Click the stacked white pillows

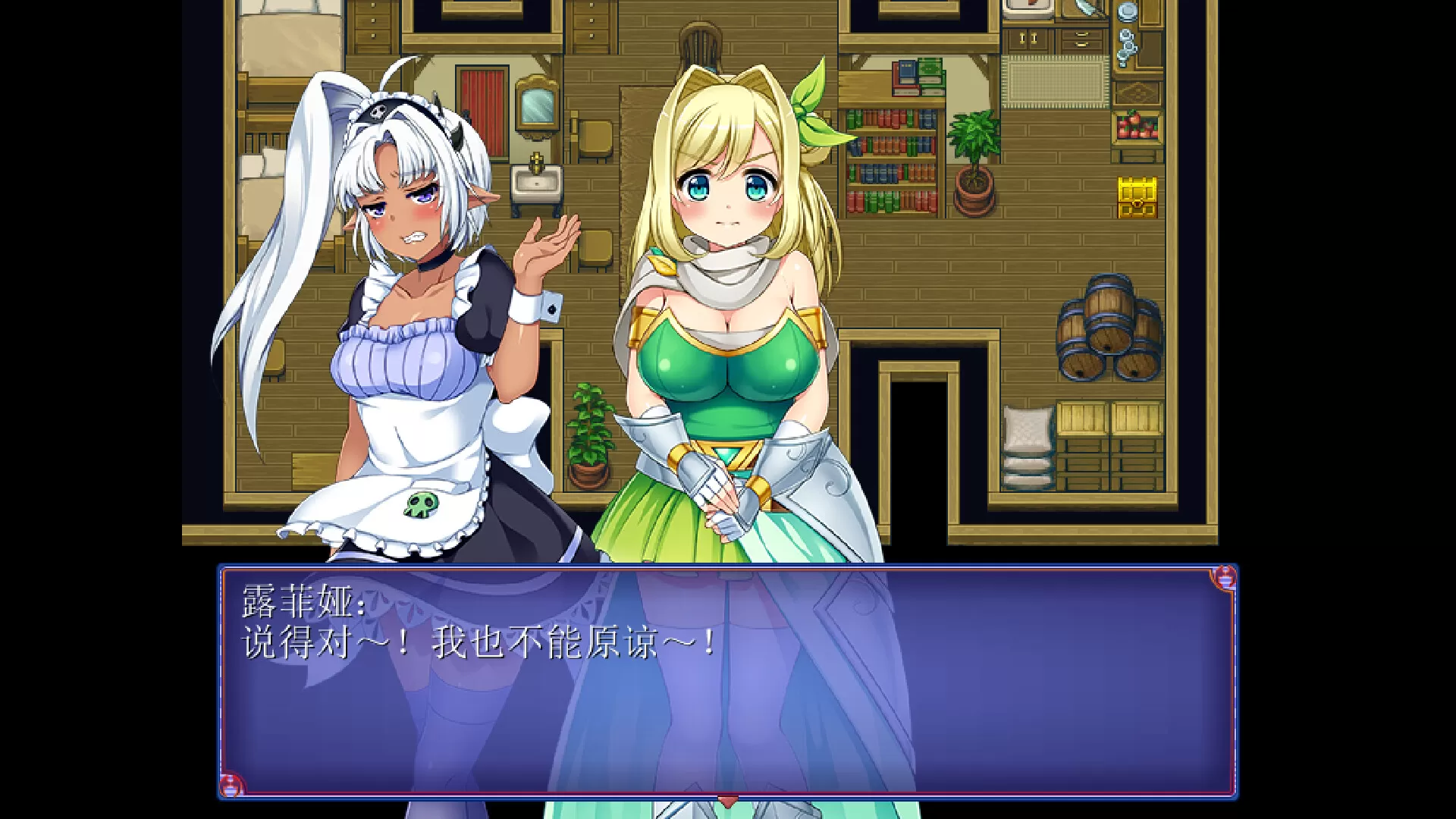click(1027, 447)
